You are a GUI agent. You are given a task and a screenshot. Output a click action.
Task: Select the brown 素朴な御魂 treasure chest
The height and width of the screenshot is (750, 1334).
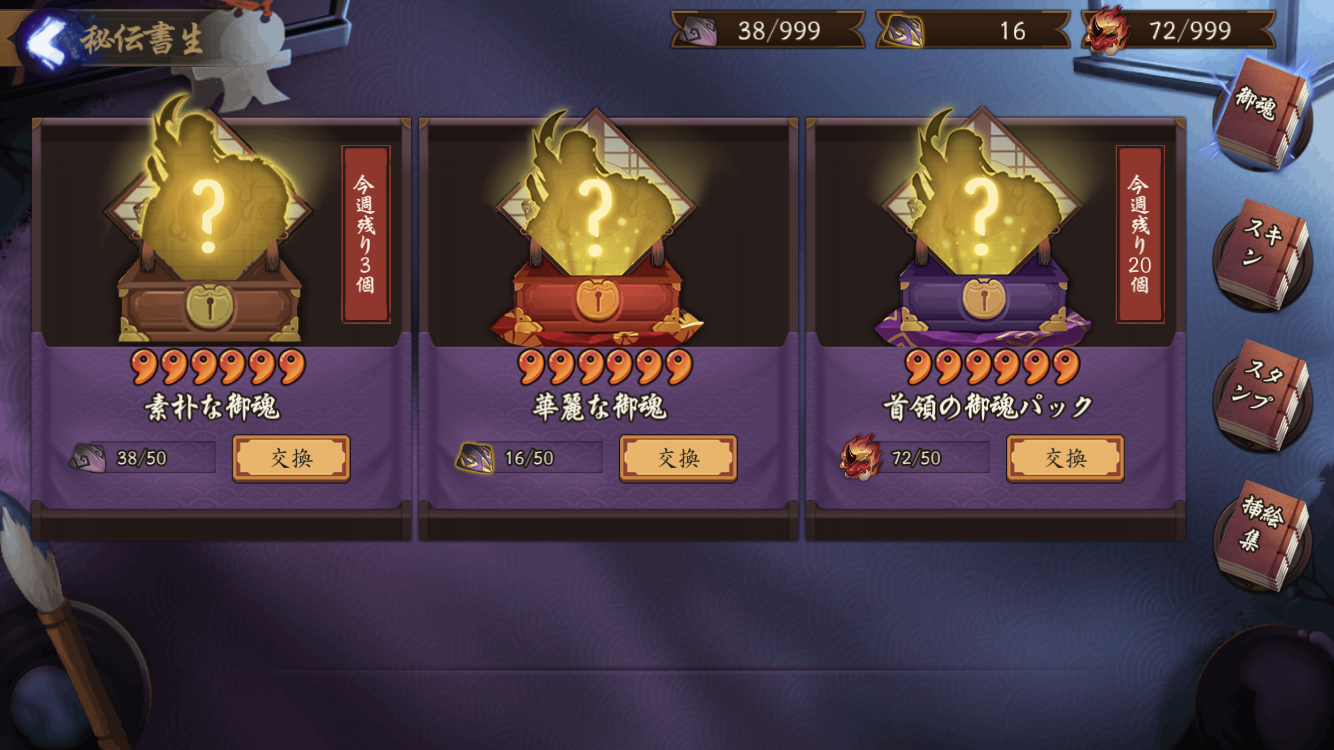(210, 300)
